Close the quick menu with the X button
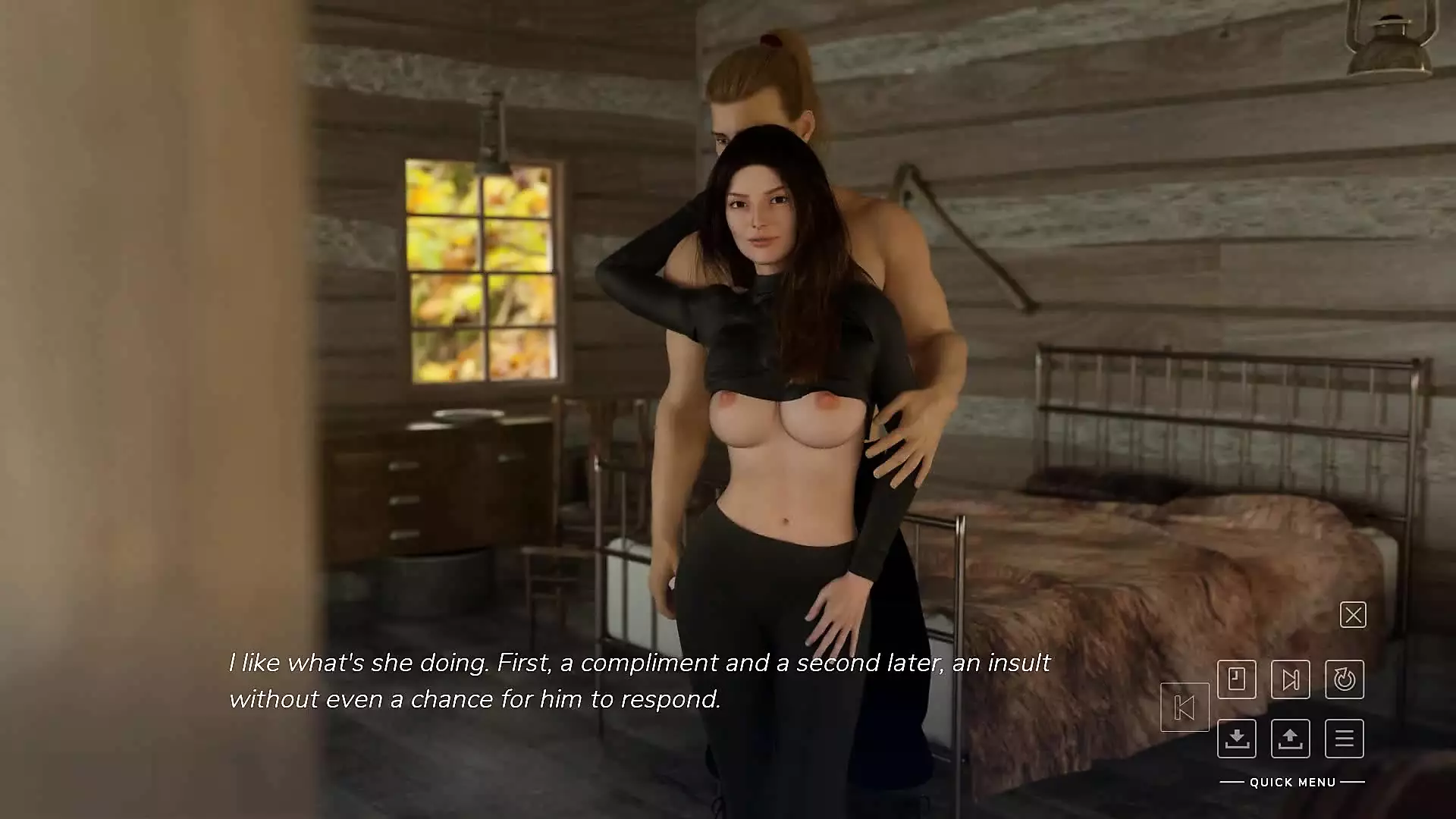The image size is (1456, 819). (x=1353, y=615)
